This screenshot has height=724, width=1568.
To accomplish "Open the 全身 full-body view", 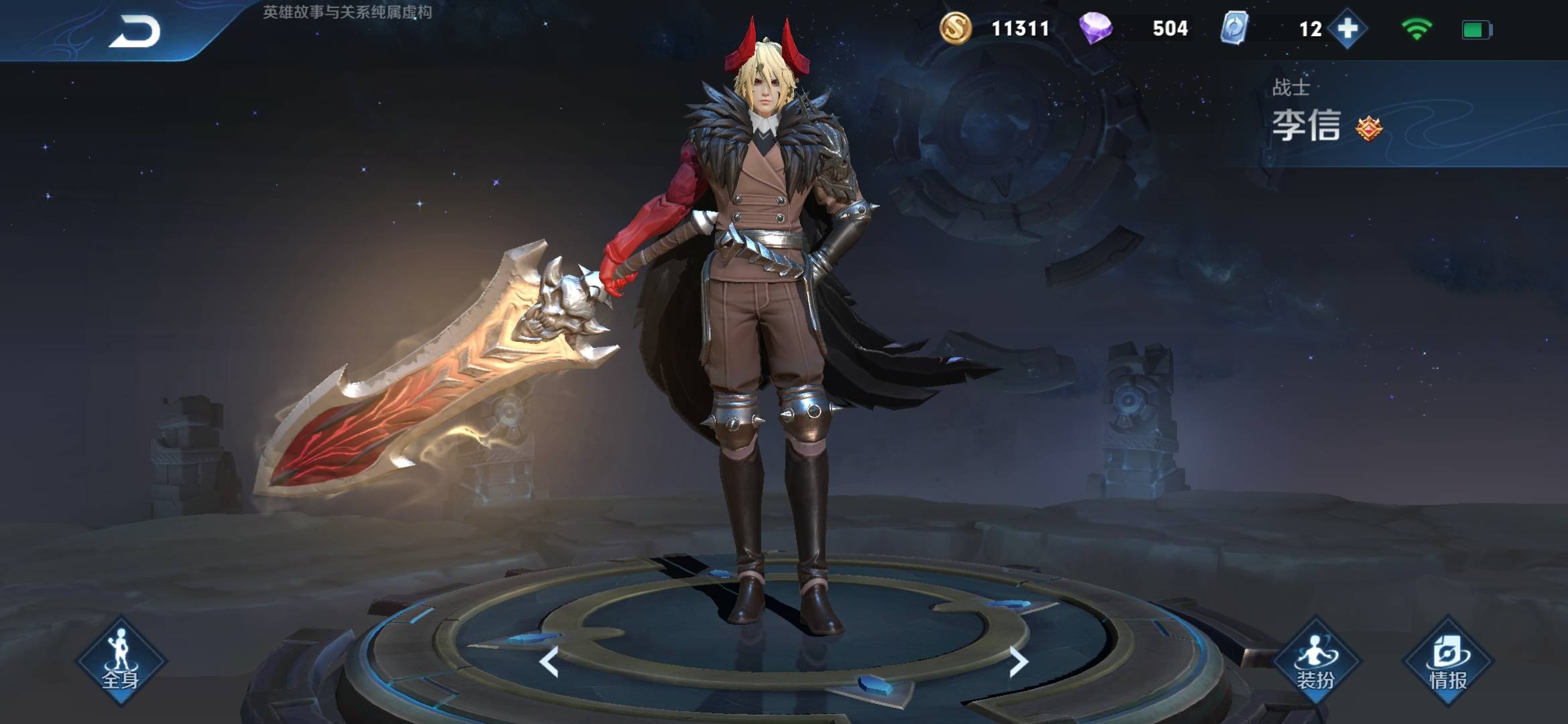I will coord(121,660).
